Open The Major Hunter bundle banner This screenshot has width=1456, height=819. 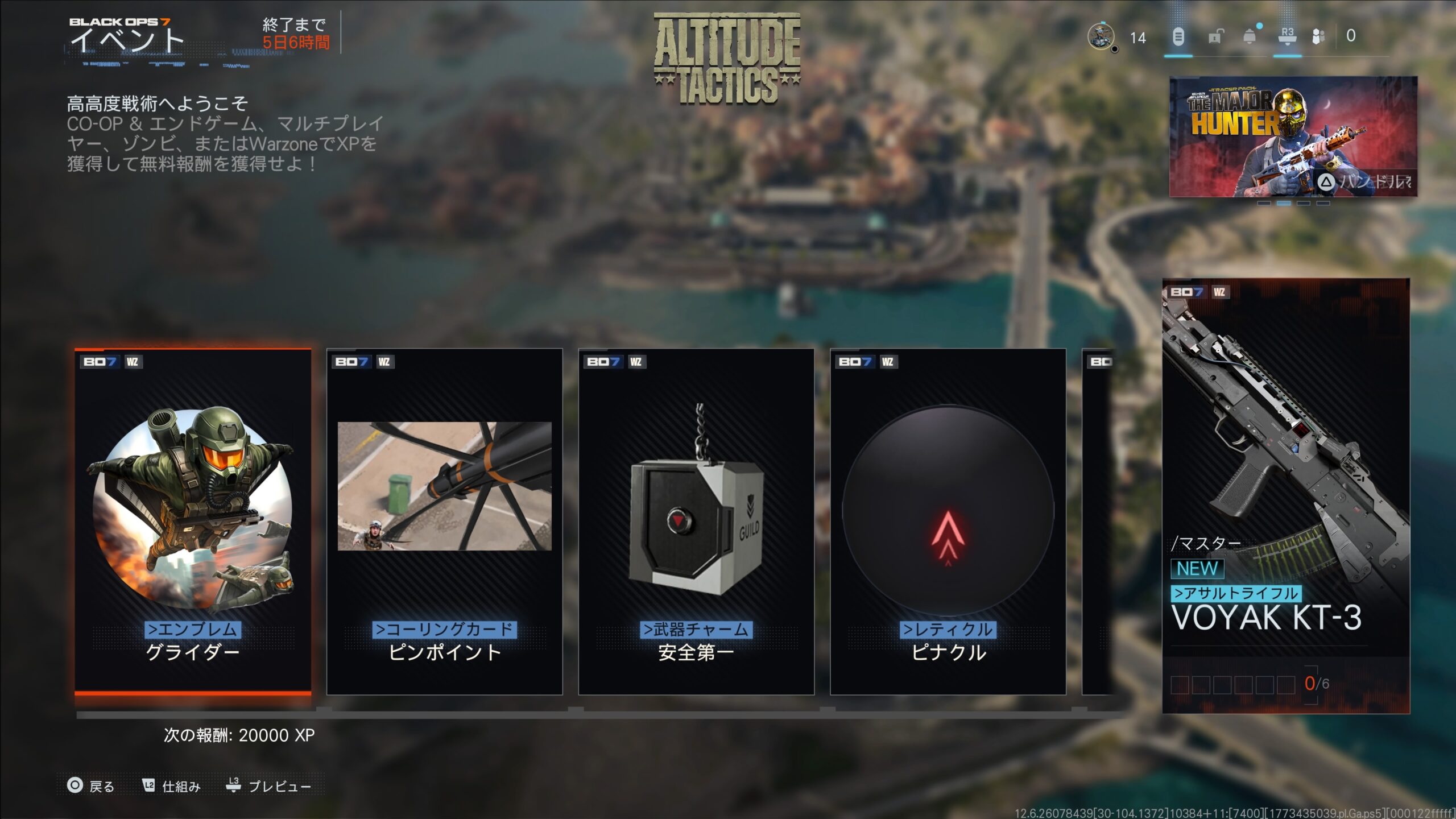(x=1293, y=136)
